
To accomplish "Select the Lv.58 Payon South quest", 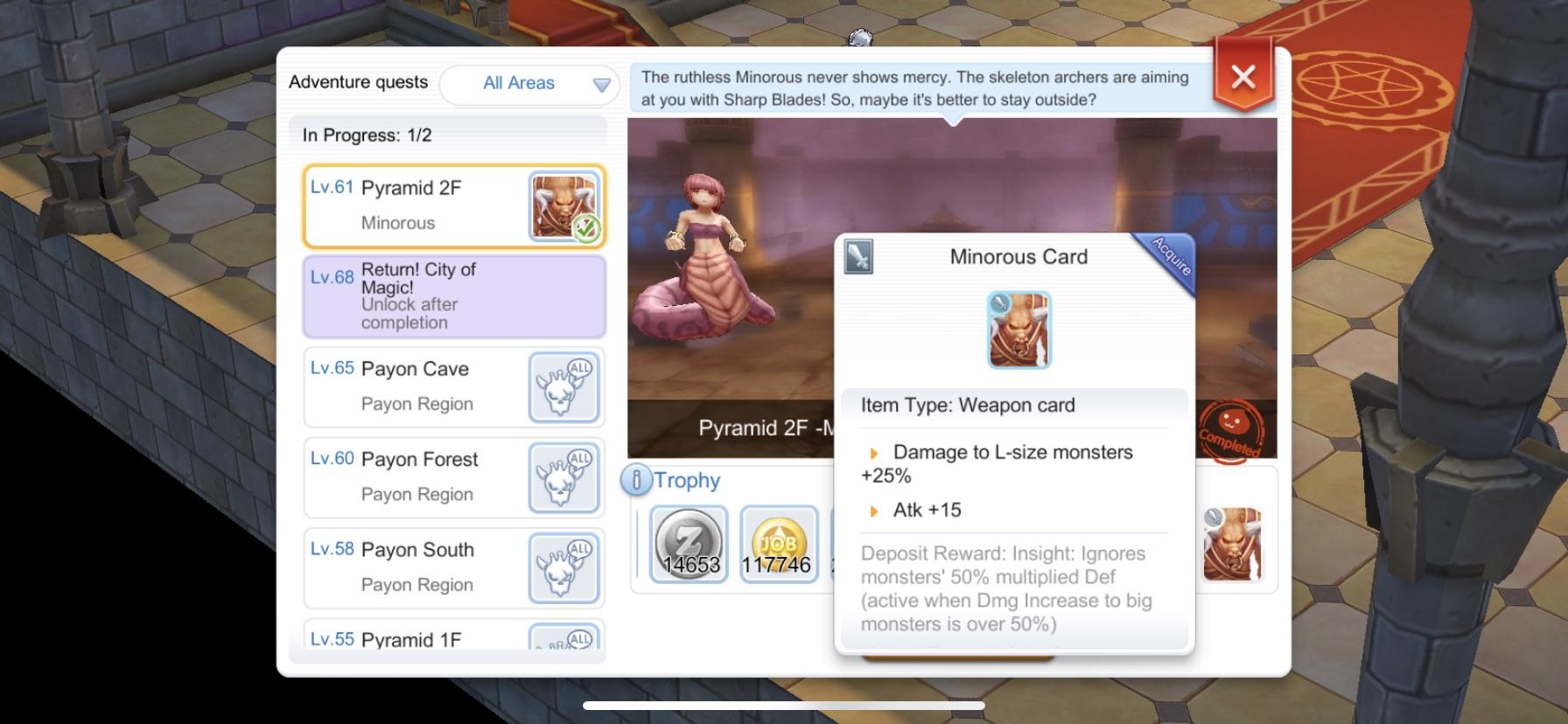I will point(437,567).
